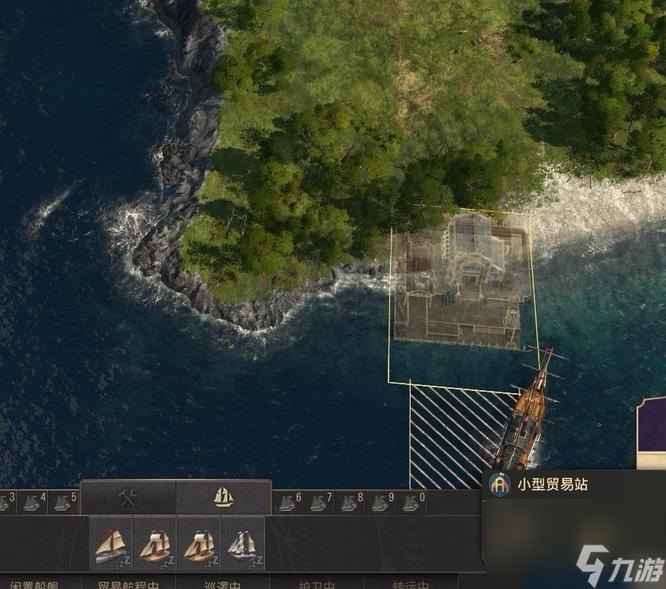Choose ship group slot 4
Image resolution: width=666 pixels, height=589 pixels.
tap(33, 502)
